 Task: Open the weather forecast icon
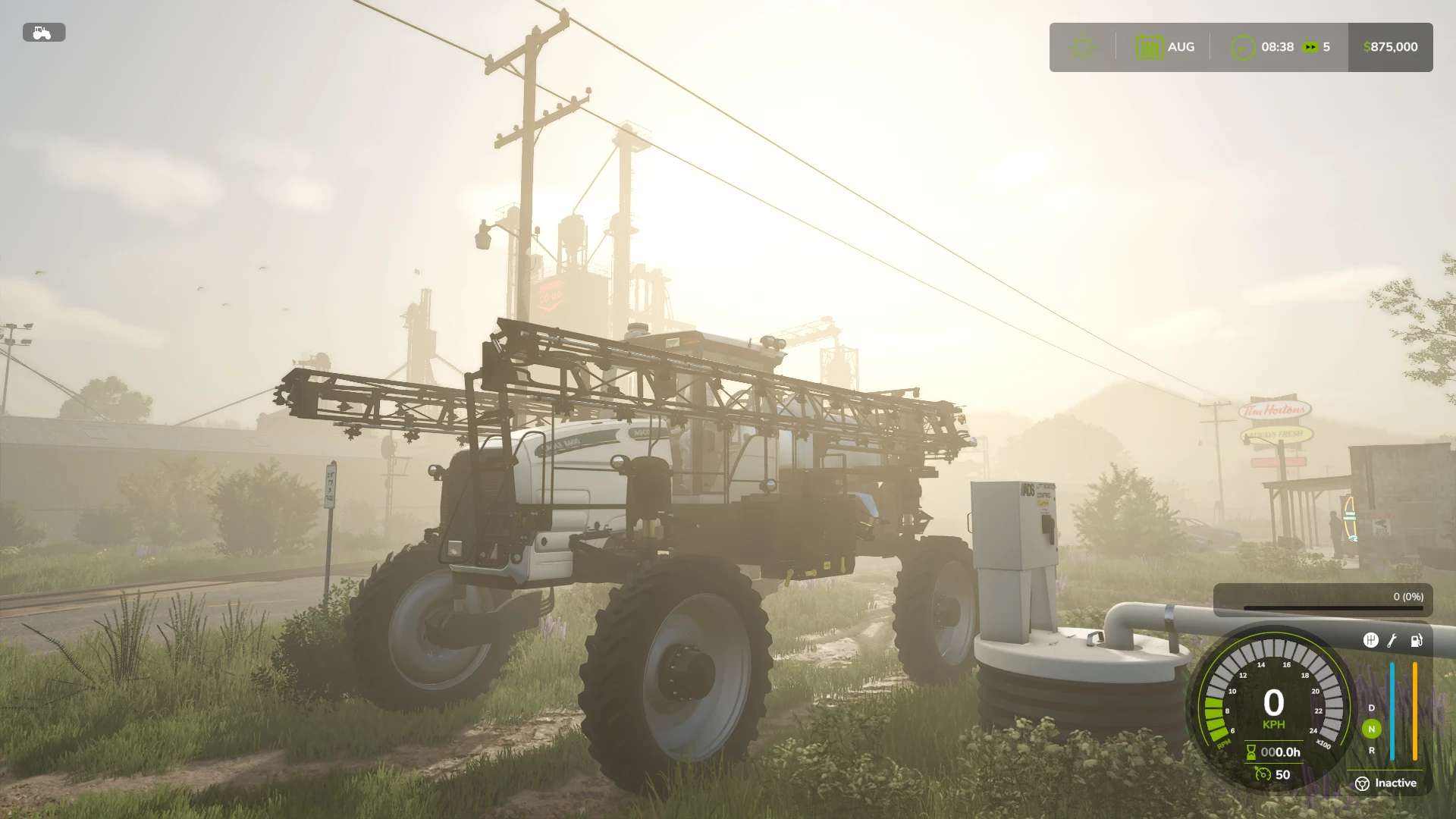1081,45
